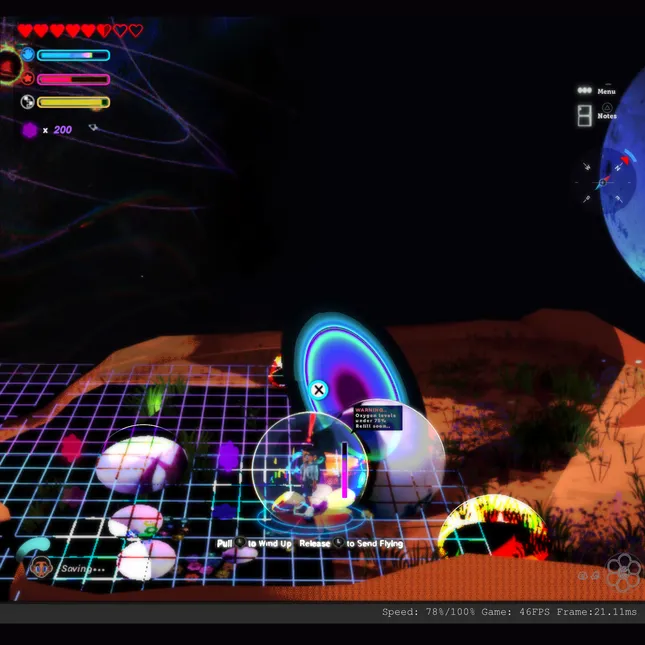Open the Menu with three dots icon

pyautogui.click(x=585, y=90)
